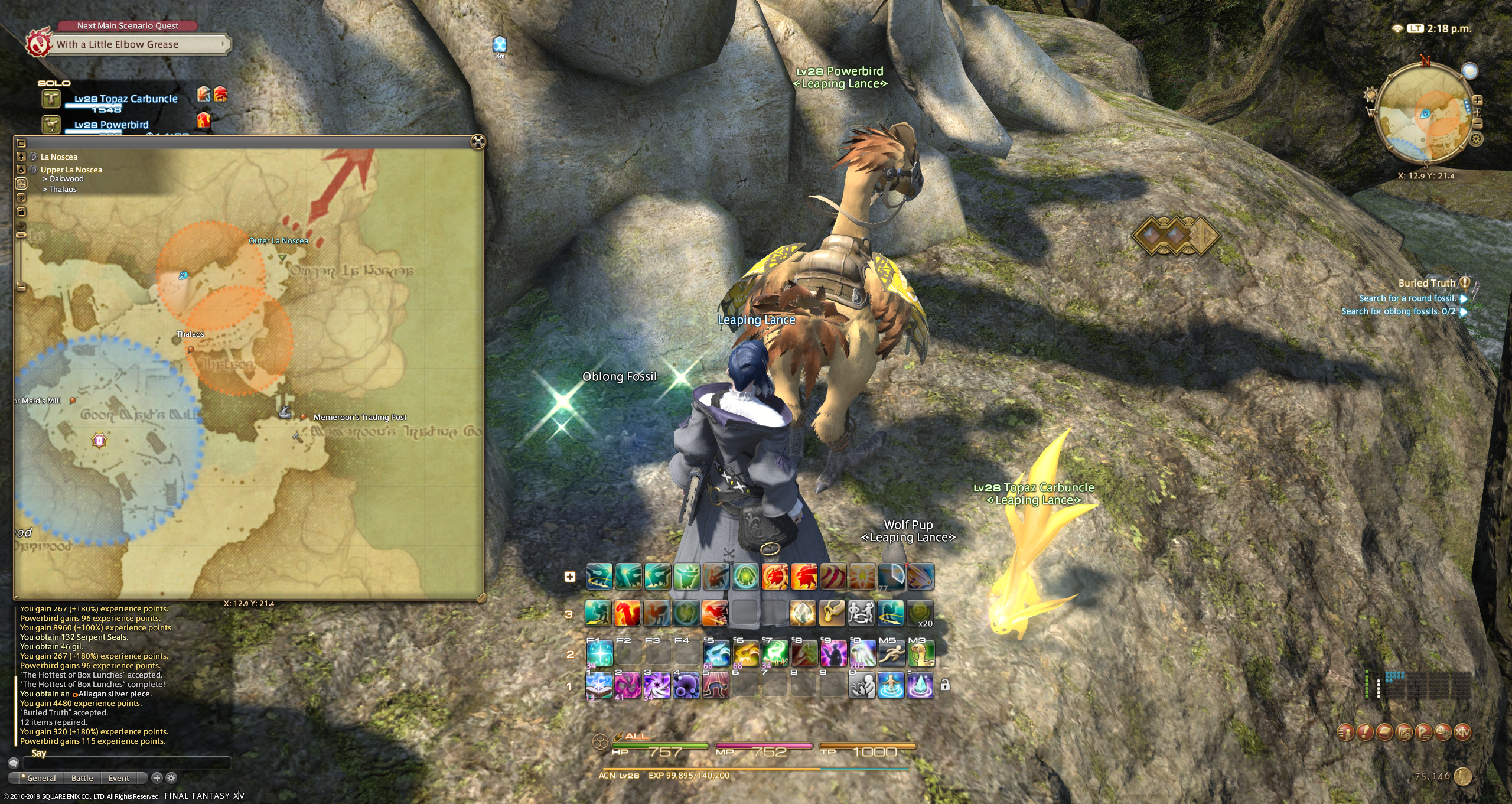Use the Gysahl Greens x20 slot
This screenshot has height=804, width=1512.
[x=920, y=614]
